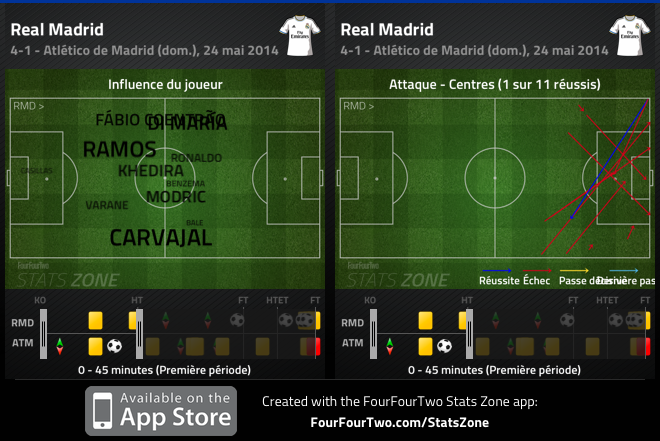The width and height of the screenshot is (660, 441).
Task: Choose CARVAJAL on the influence map
Action: click(160, 238)
